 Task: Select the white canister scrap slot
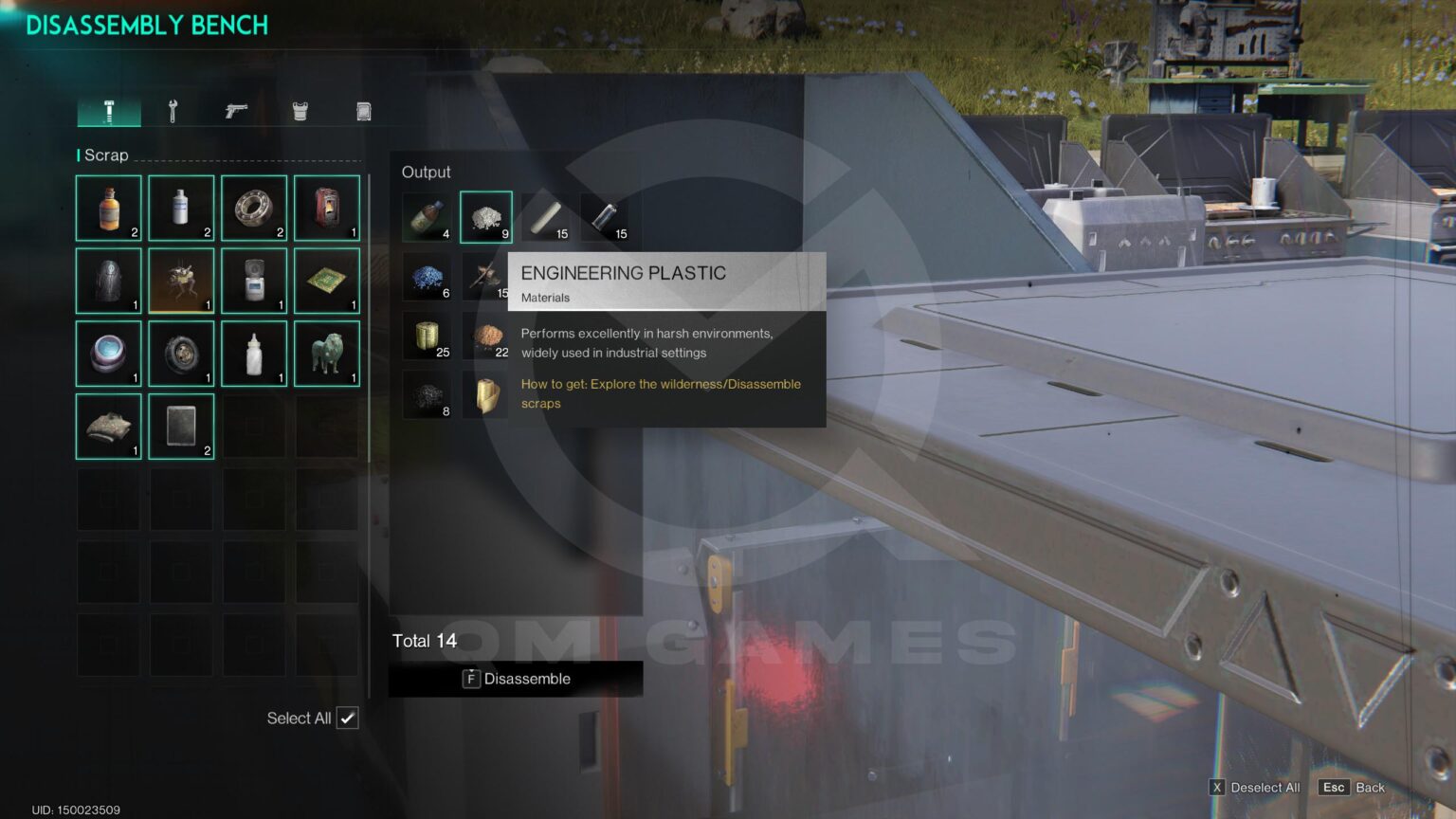point(181,208)
